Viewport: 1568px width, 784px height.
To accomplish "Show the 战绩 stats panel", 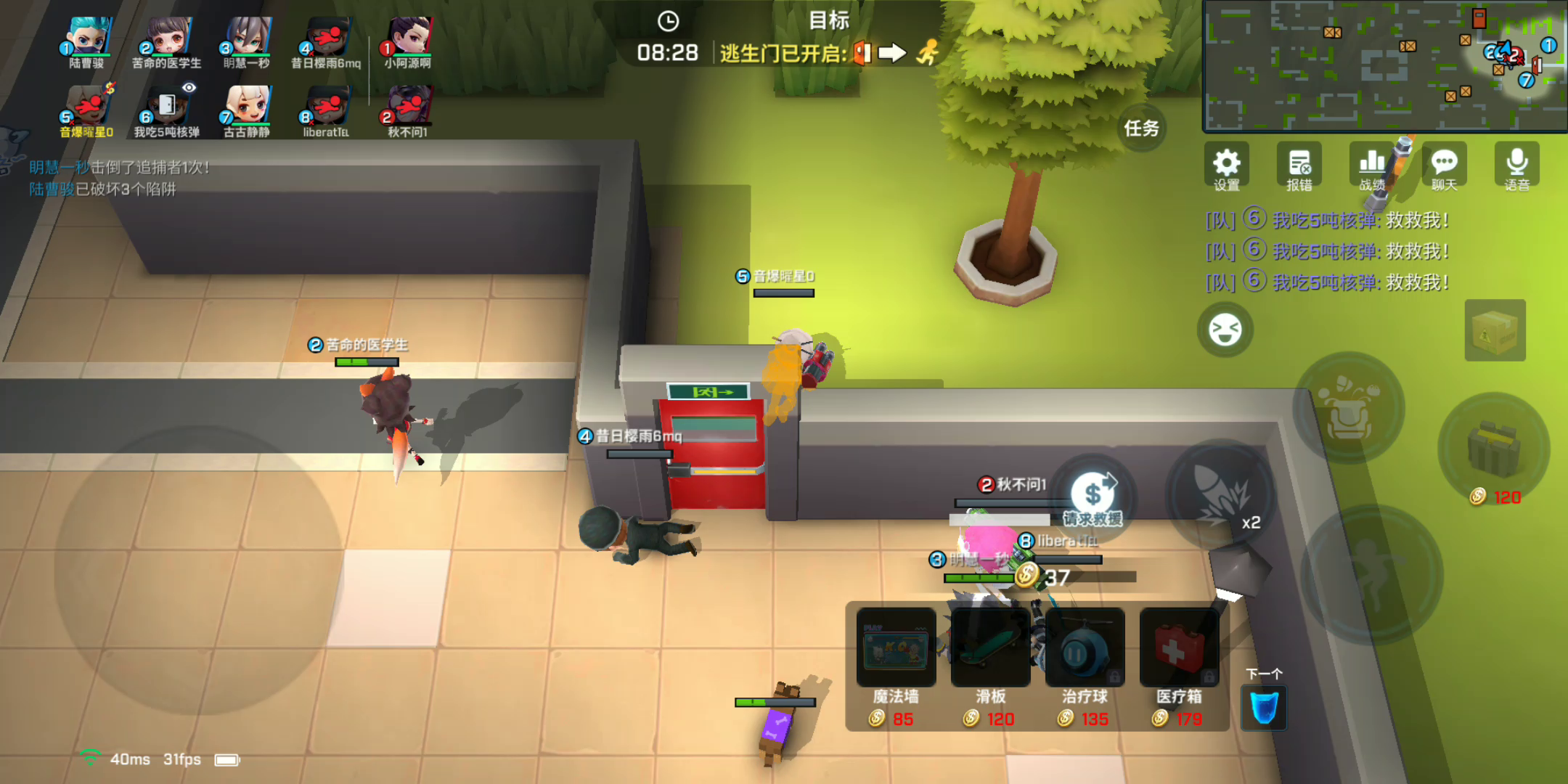I will pos(1371,166).
